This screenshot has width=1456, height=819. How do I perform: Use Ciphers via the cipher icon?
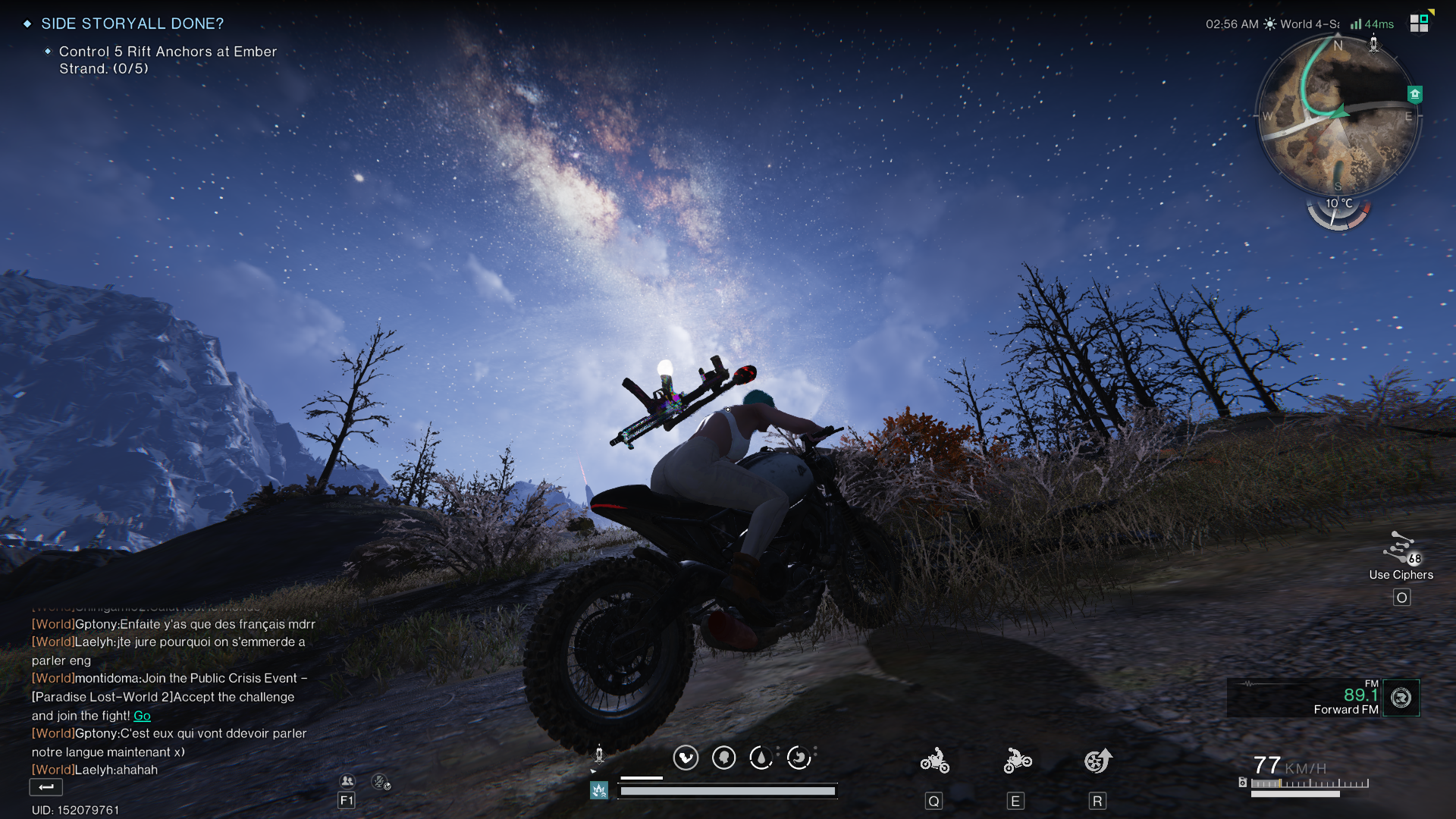1400,548
